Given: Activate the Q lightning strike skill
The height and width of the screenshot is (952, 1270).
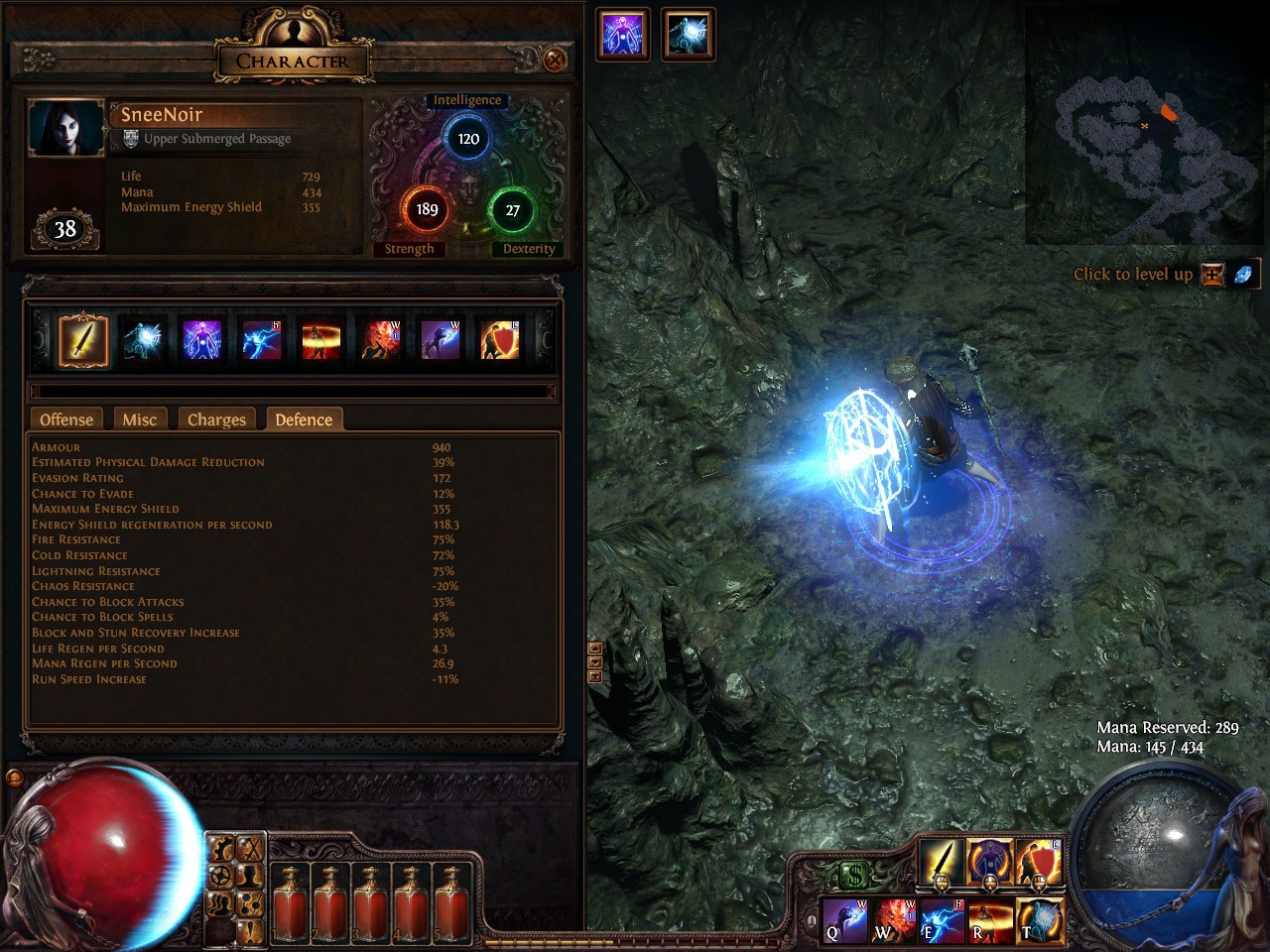Looking at the screenshot, I should (845, 920).
